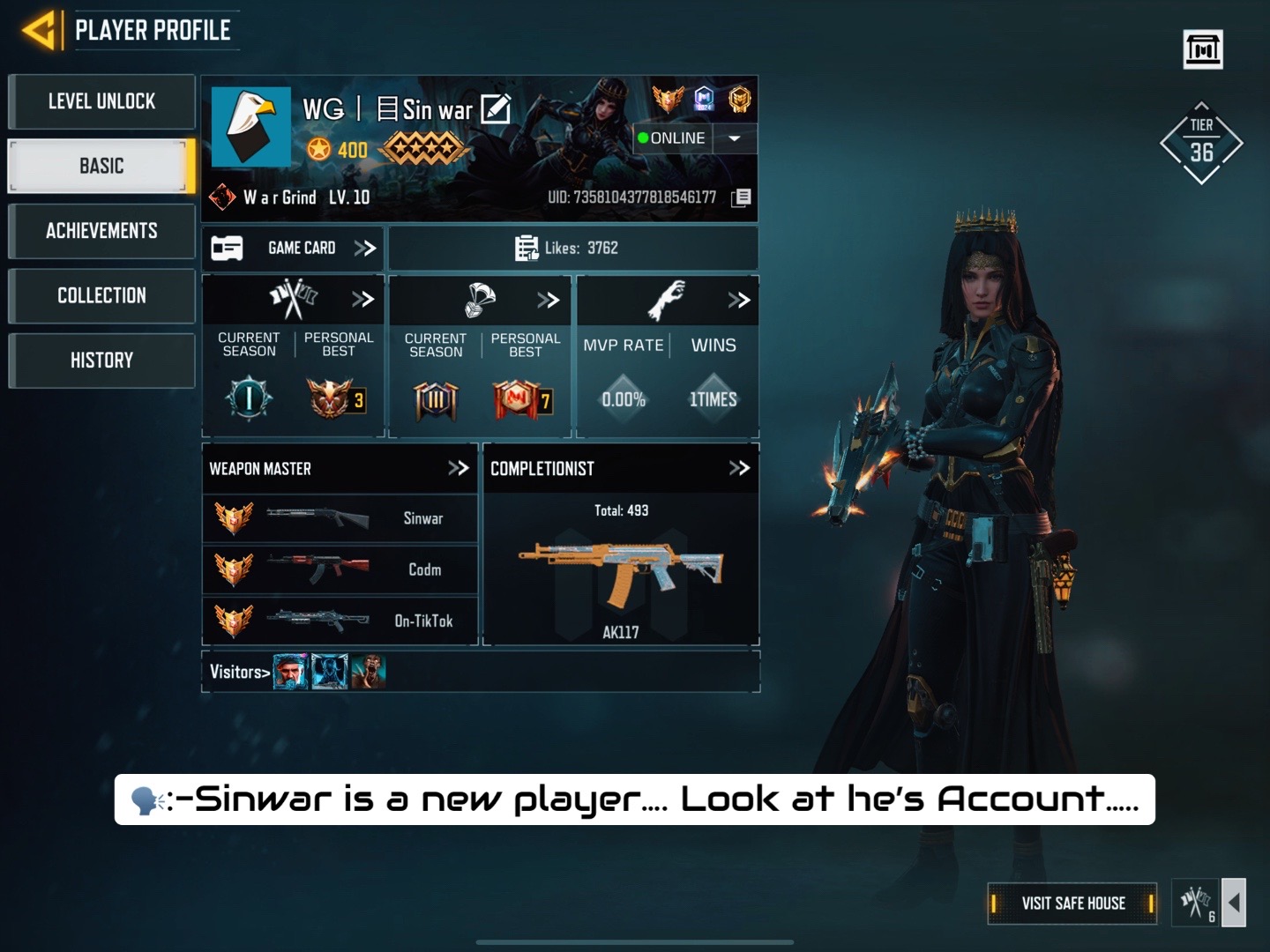This screenshot has width=1270, height=952.
Task: Edit the player name with pencil icon
Action: (496, 108)
